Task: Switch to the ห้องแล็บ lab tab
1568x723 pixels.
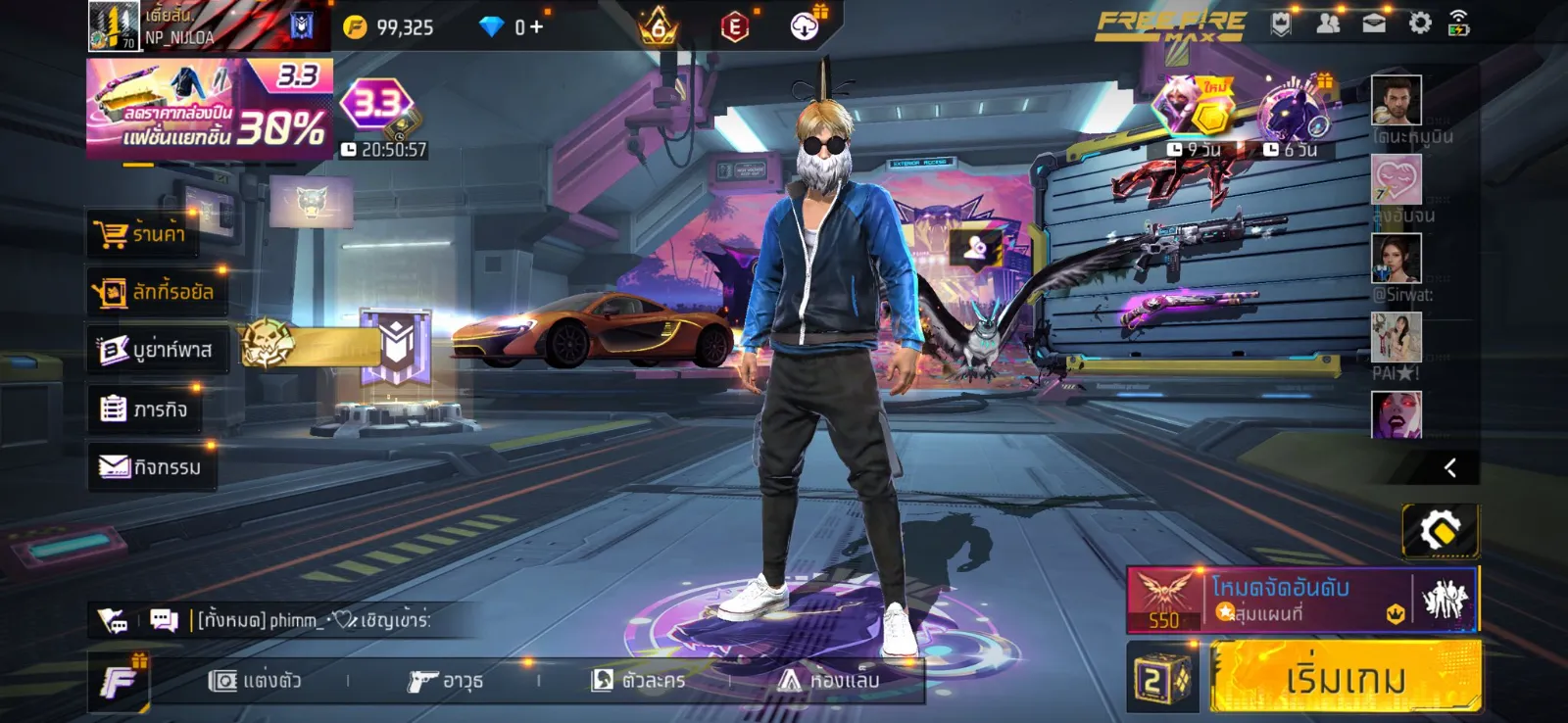Action: pyautogui.click(x=829, y=680)
